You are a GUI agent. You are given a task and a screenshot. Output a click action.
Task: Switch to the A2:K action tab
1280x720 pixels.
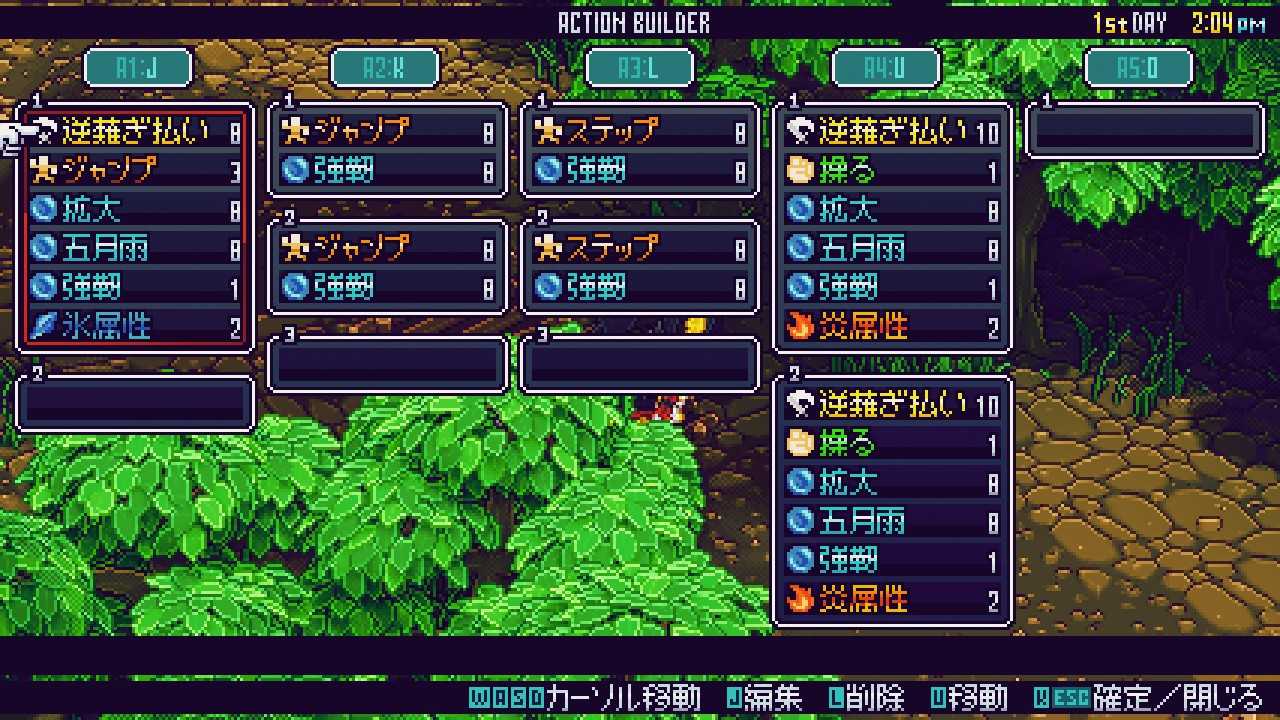coord(385,68)
